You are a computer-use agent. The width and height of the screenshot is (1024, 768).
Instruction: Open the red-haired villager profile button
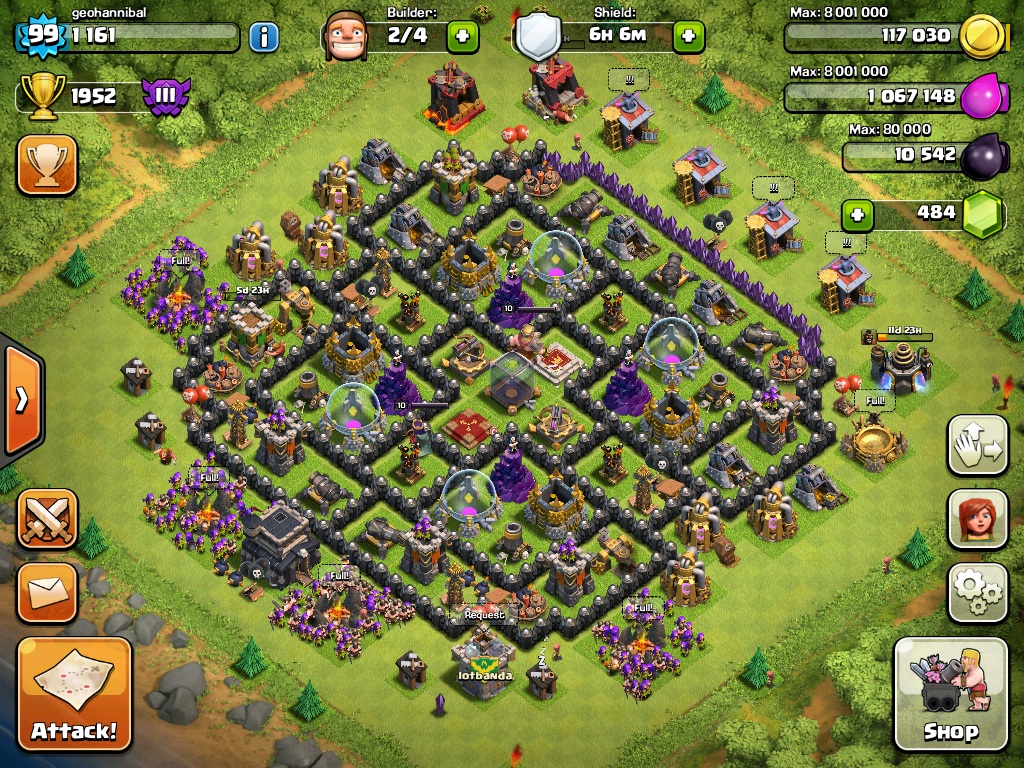(x=977, y=518)
